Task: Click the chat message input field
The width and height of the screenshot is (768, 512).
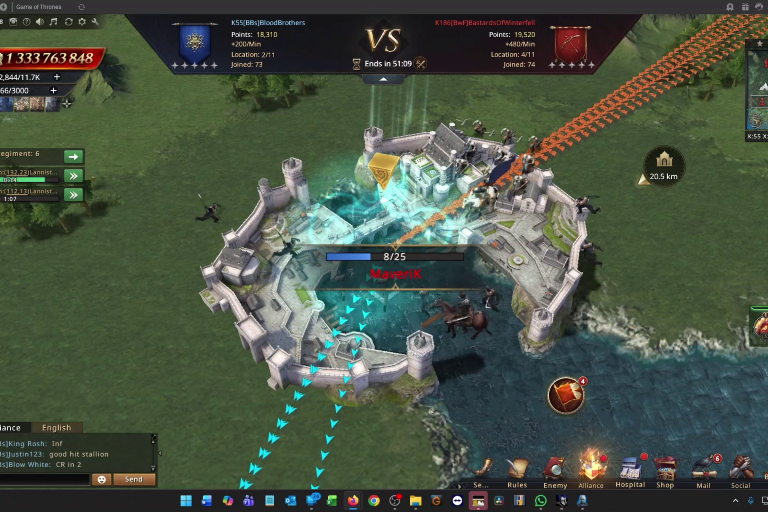Action: pyautogui.click(x=45, y=480)
